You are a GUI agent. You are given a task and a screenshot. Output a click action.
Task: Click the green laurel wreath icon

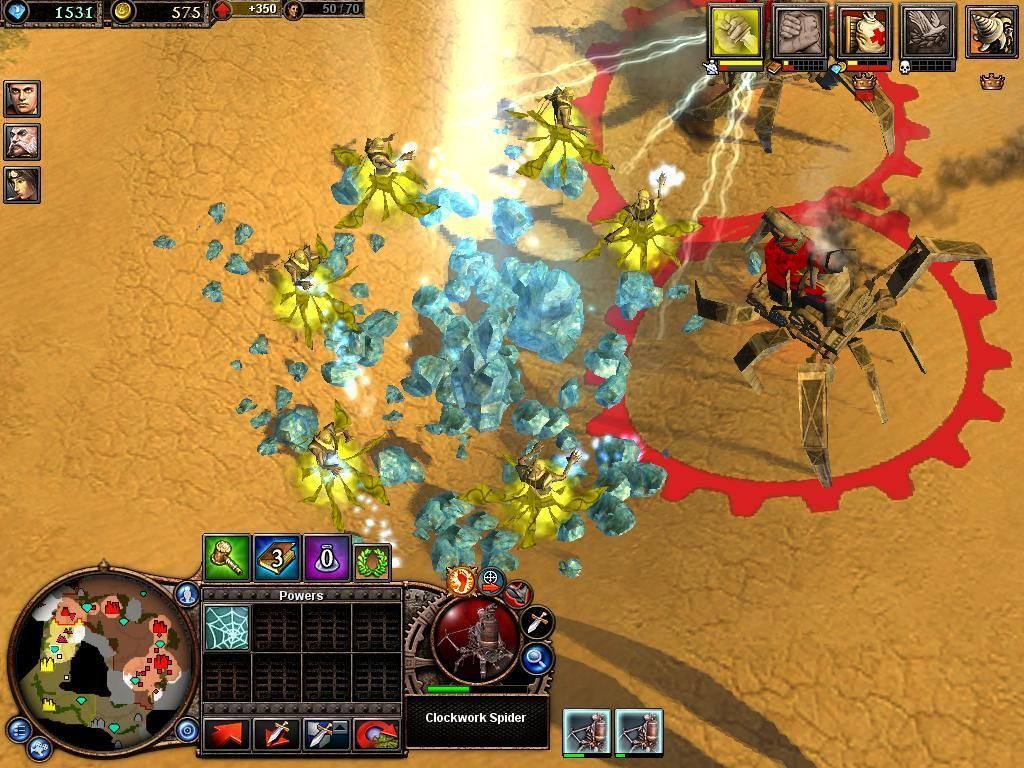click(x=372, y=561)
